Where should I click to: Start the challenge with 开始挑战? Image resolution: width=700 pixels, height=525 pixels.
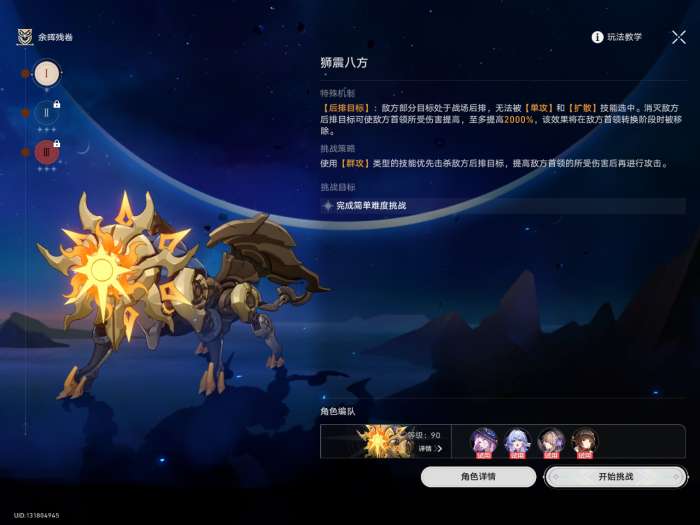(x=615, y=477)
